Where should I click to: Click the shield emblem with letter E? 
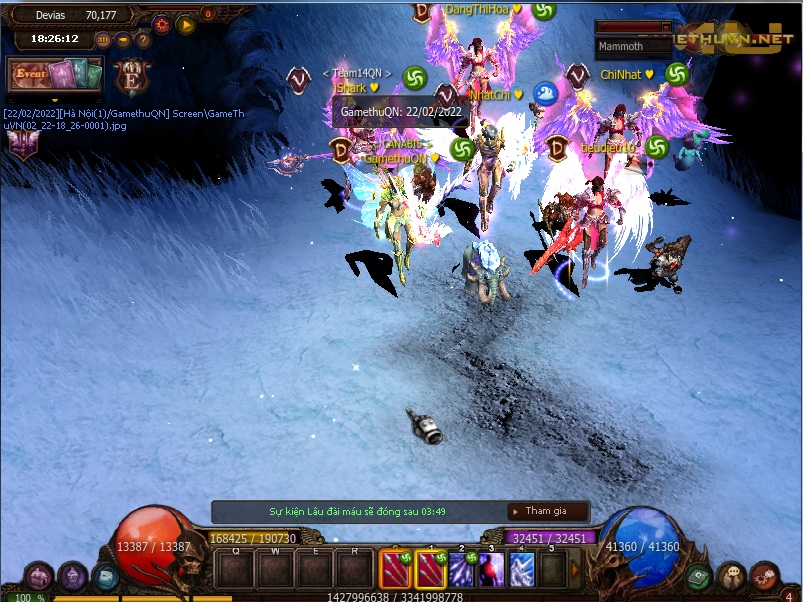(133, 76)
